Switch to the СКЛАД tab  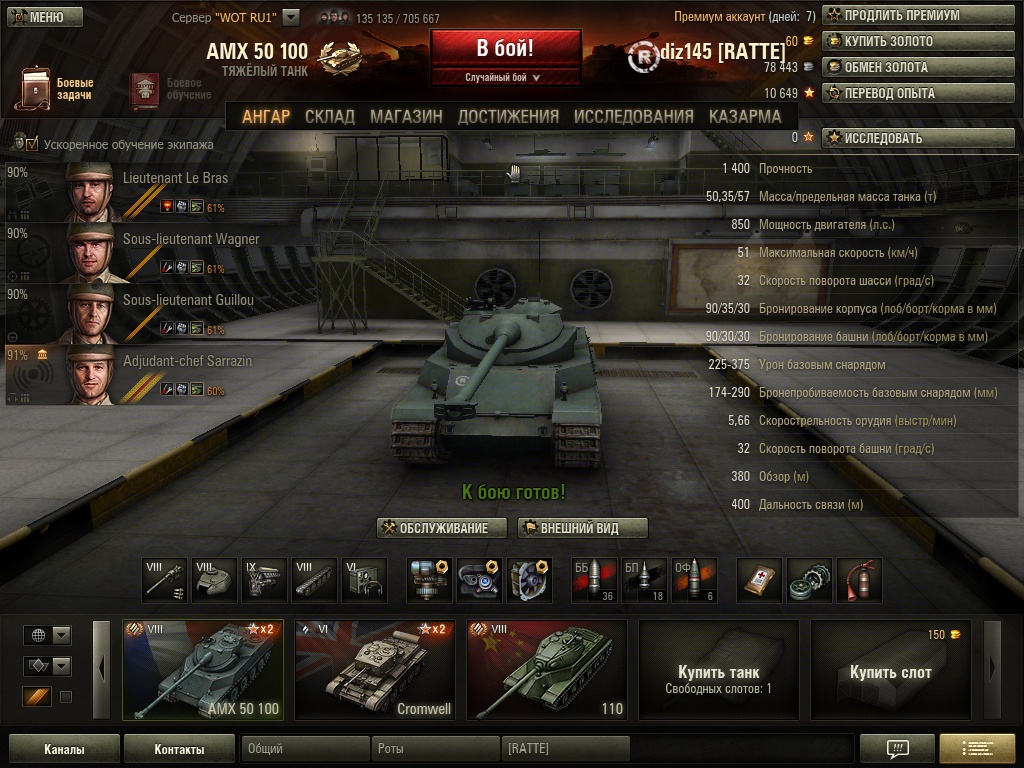[x=330, y=116]
